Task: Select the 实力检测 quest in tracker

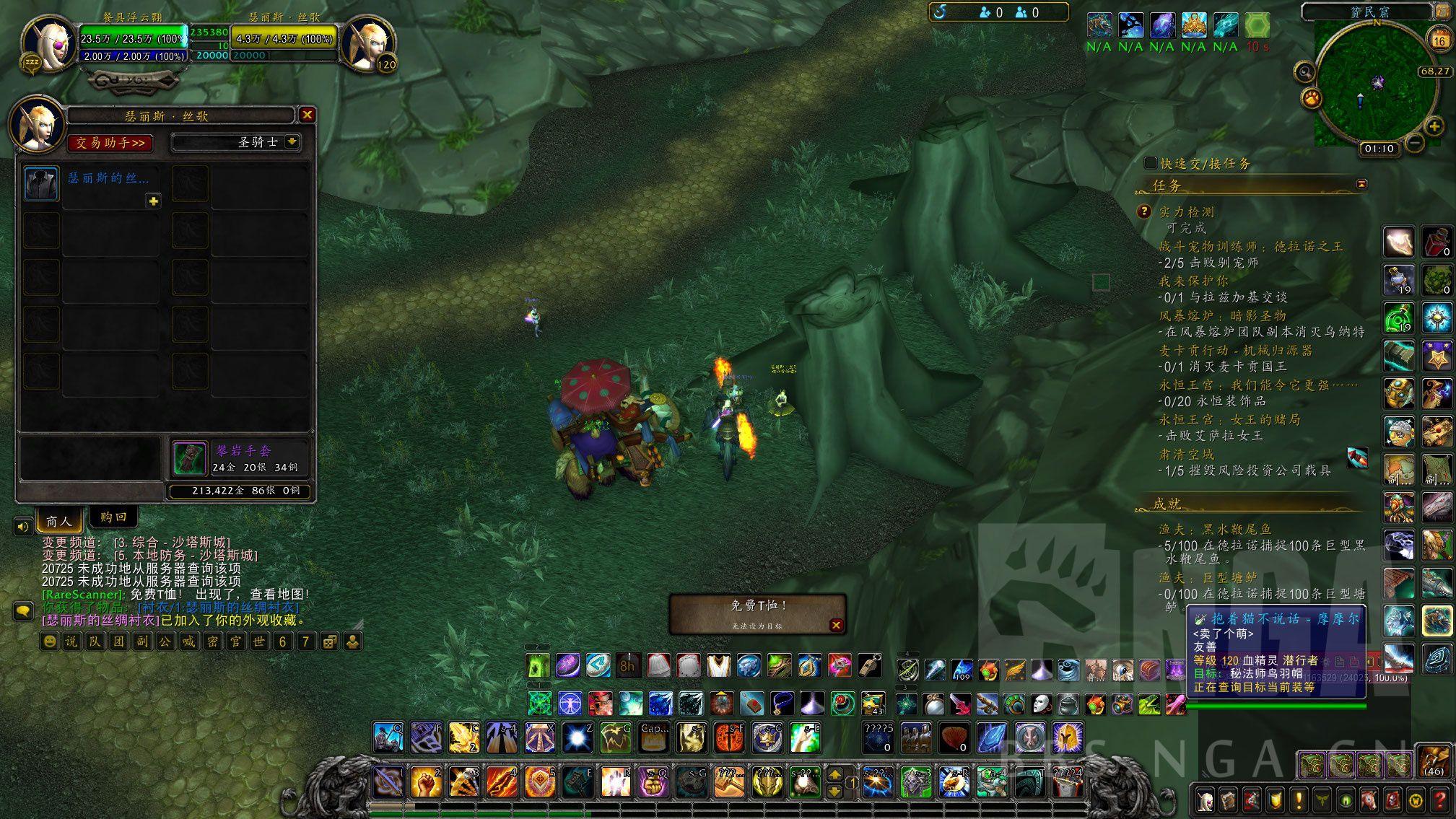Action: pos(1186,212)
